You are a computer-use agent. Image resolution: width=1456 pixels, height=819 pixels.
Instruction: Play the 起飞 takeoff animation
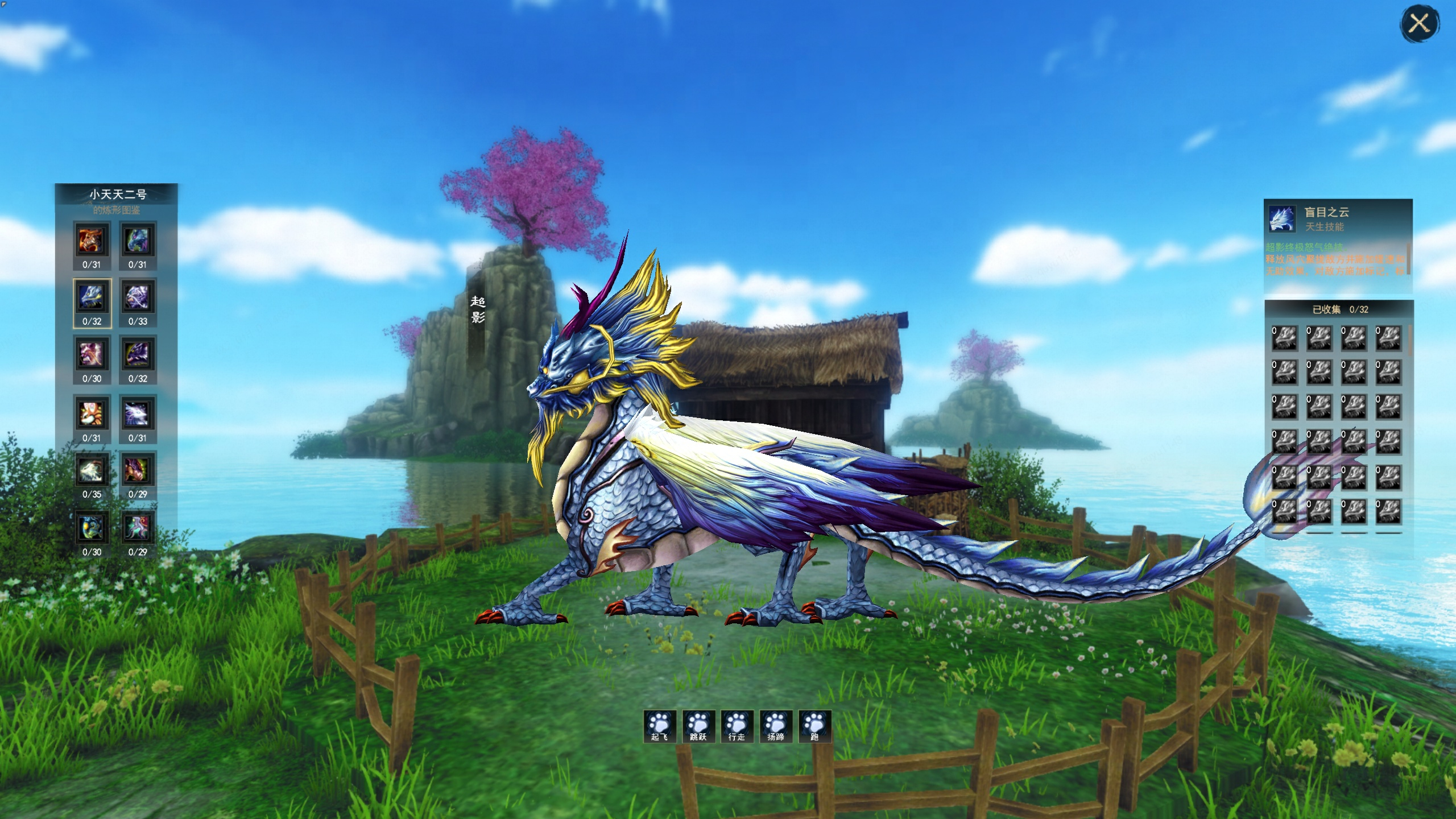click(660, 726)
